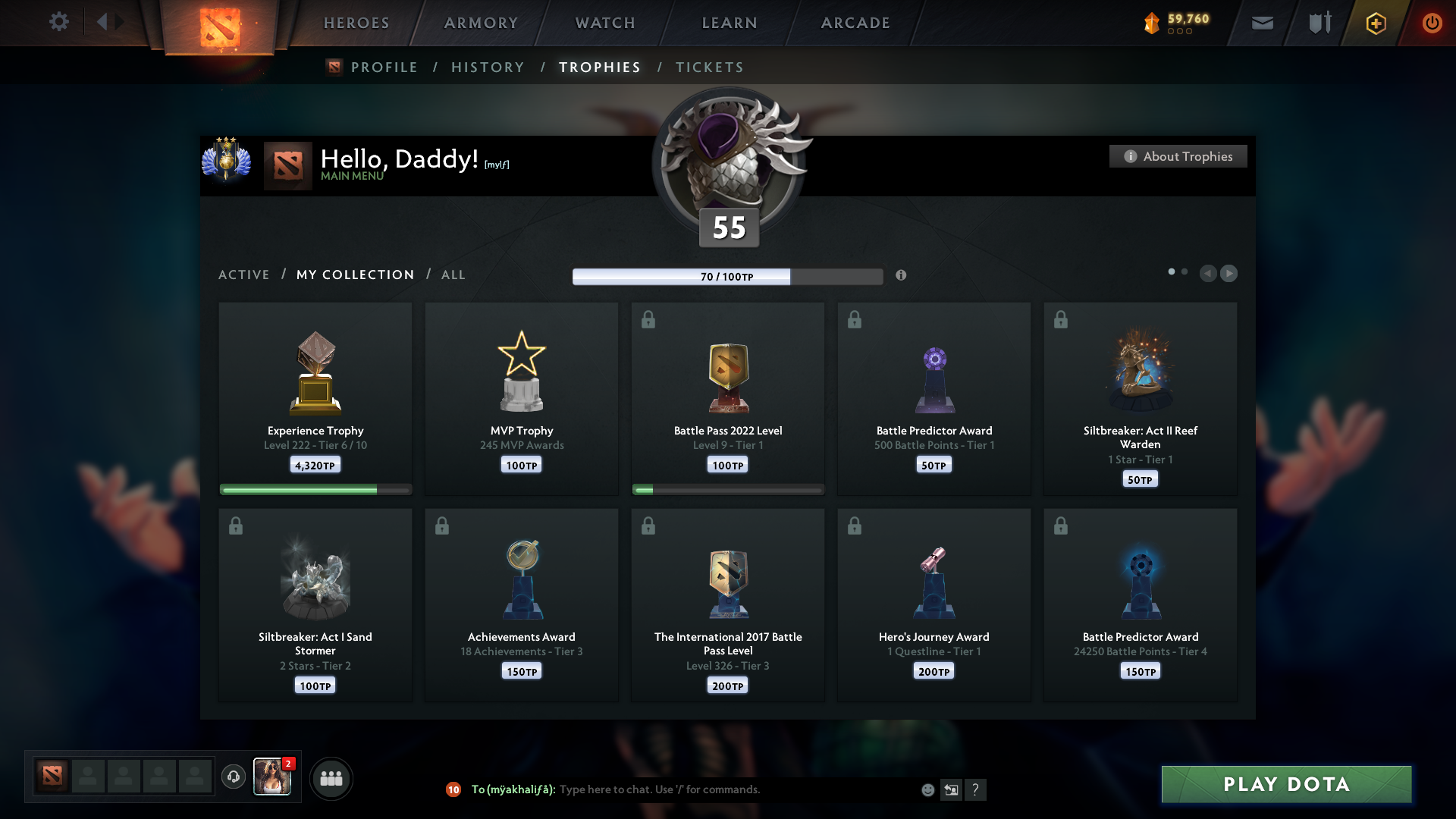Open mail notifications via the envelope icon
Screen dimensions: 1456x819
(1262, 23)
